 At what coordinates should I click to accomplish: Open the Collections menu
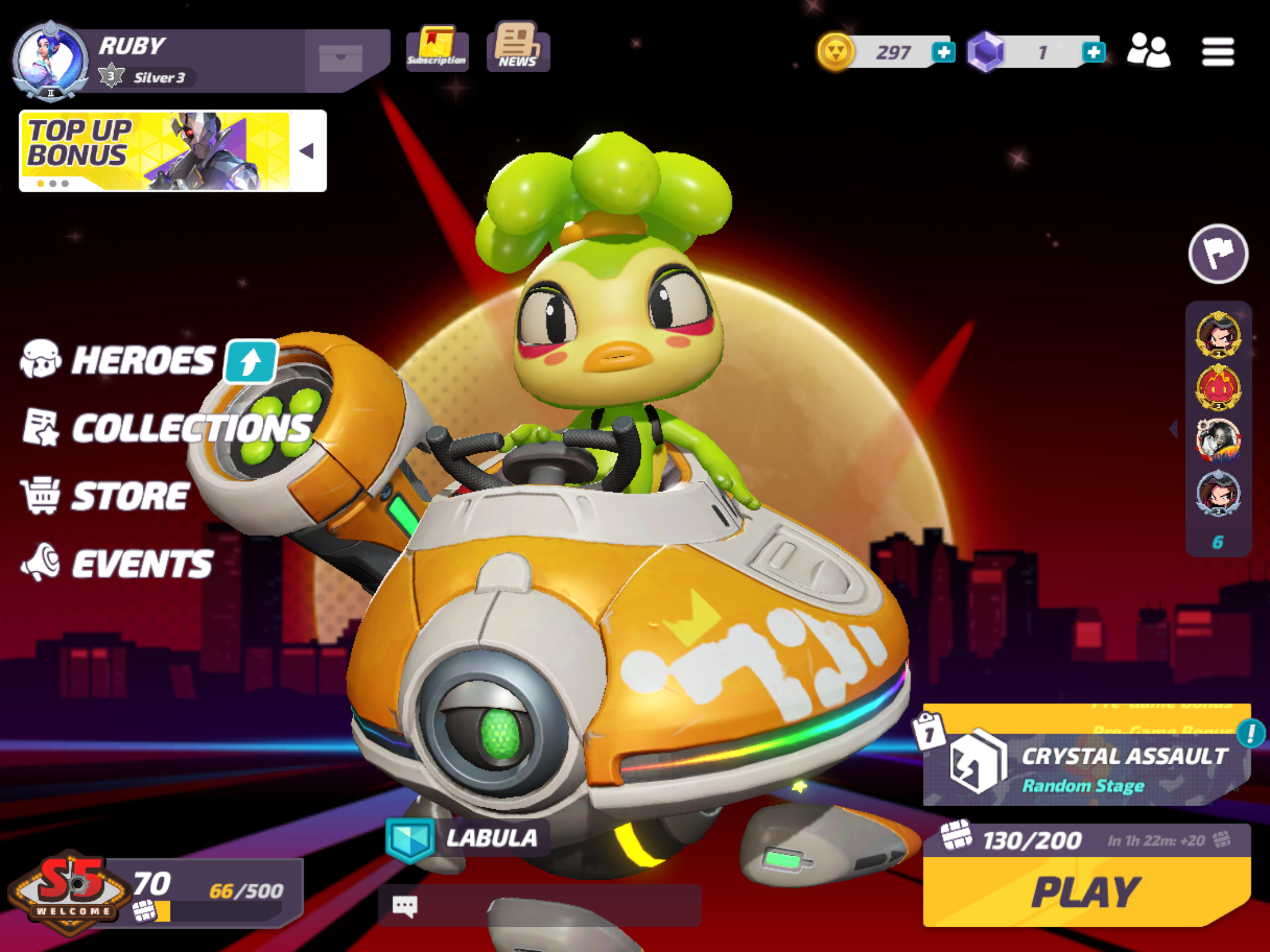pyautogui.click(x=191, y=428)
